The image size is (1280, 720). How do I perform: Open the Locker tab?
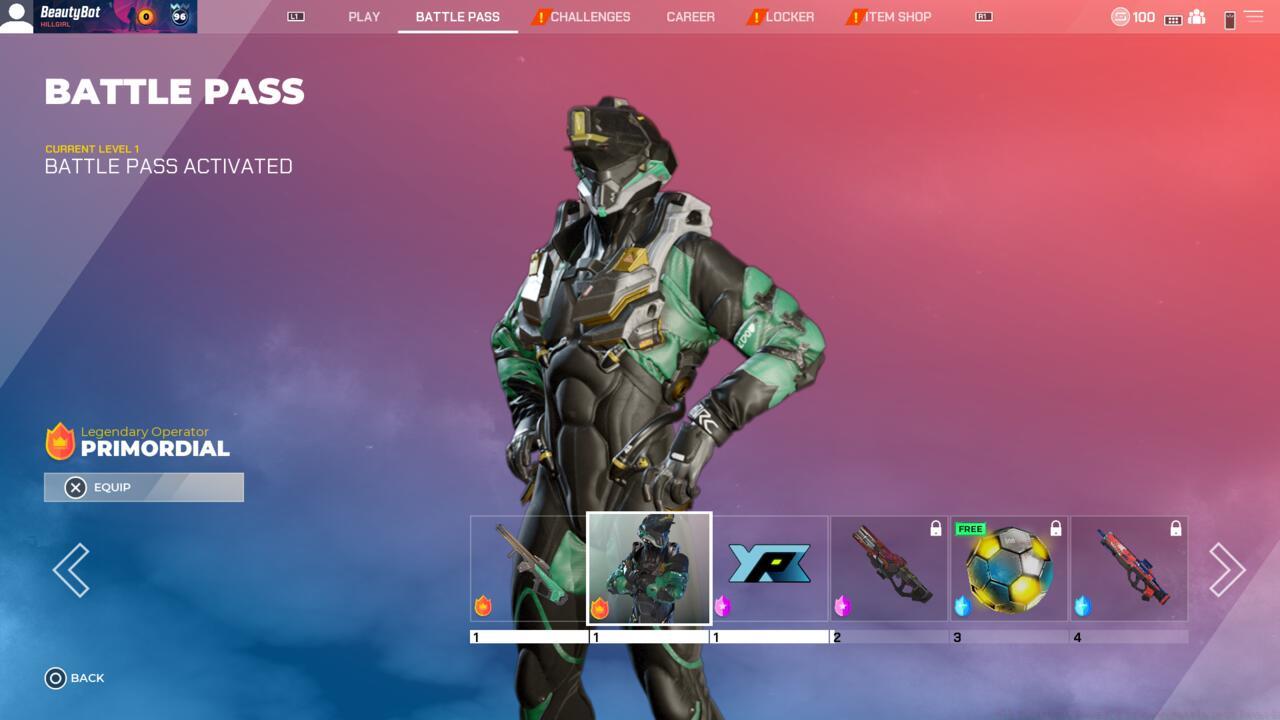[789, 17]
